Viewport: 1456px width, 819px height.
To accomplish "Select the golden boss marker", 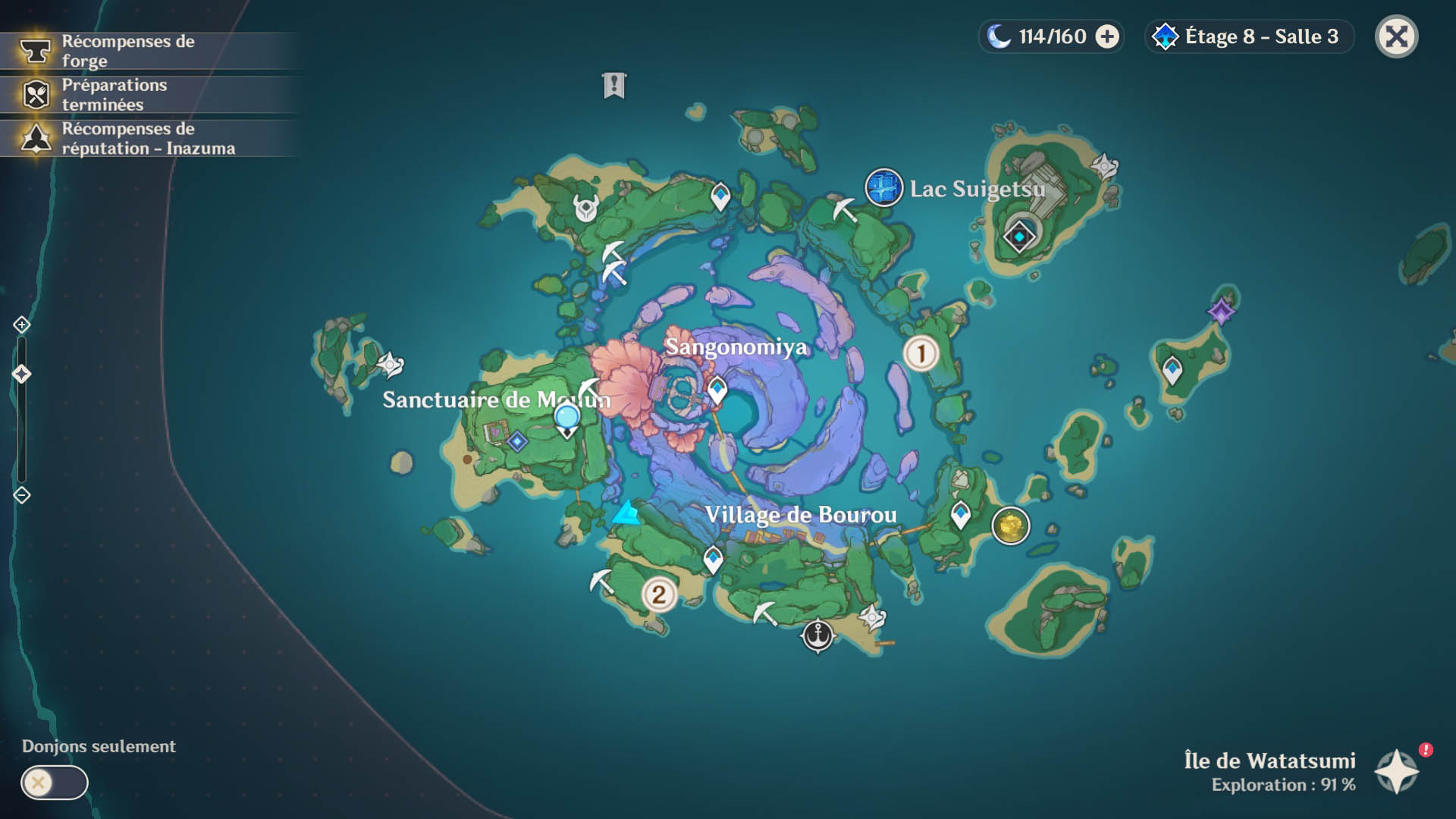I will pos(1010,525).
